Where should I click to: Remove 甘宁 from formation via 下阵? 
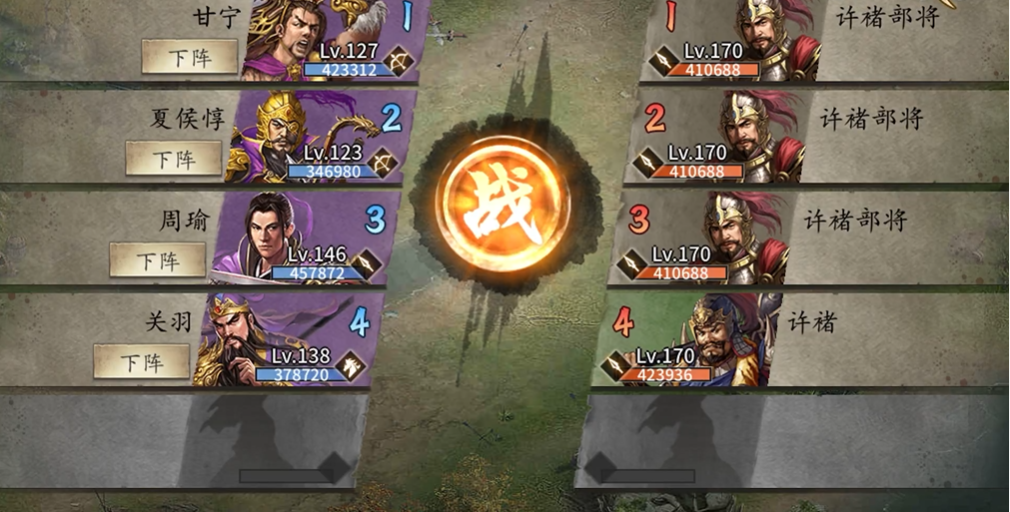point(190,58)
